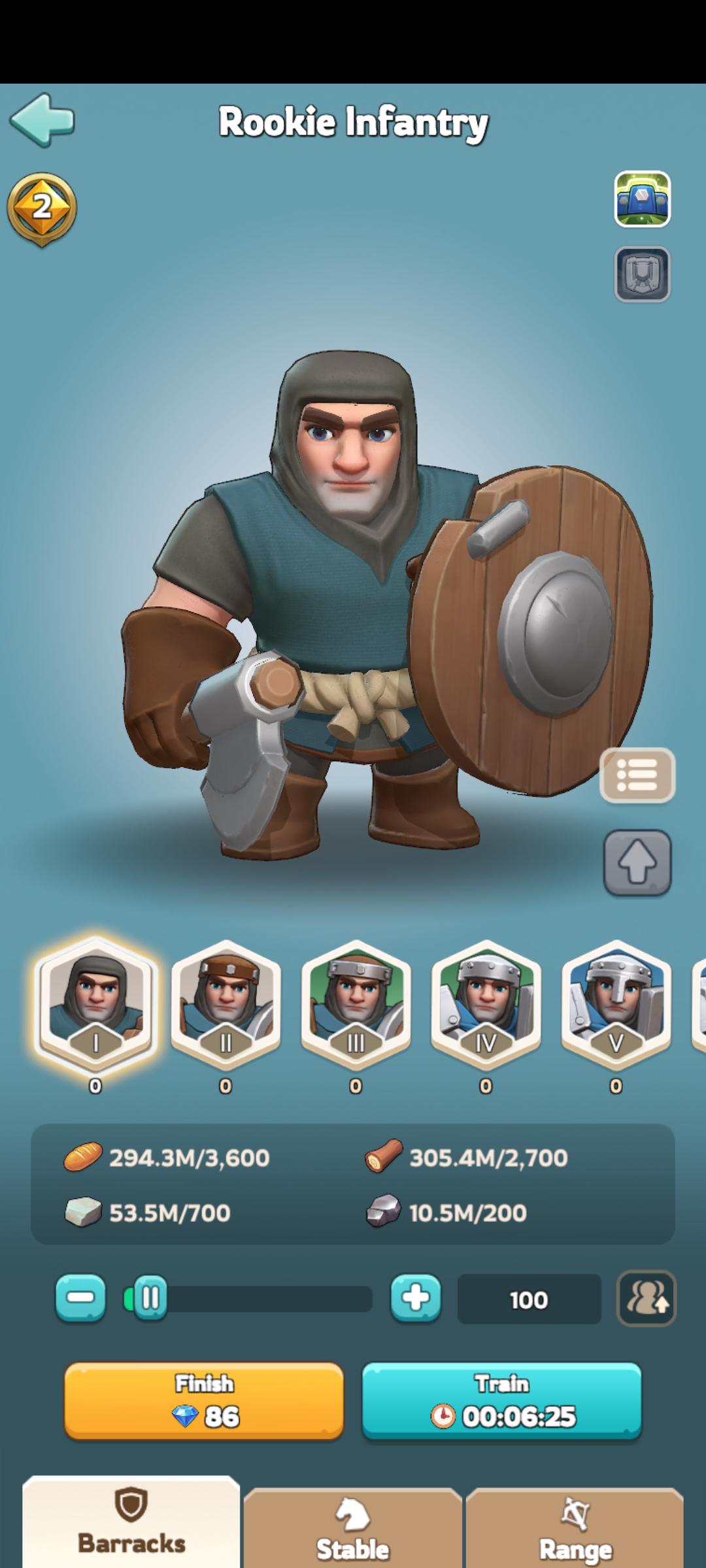Switch to the Stable tab
Viewport: 706px width, 1568px height.
pyautogui.click(x=353, y=1532)
